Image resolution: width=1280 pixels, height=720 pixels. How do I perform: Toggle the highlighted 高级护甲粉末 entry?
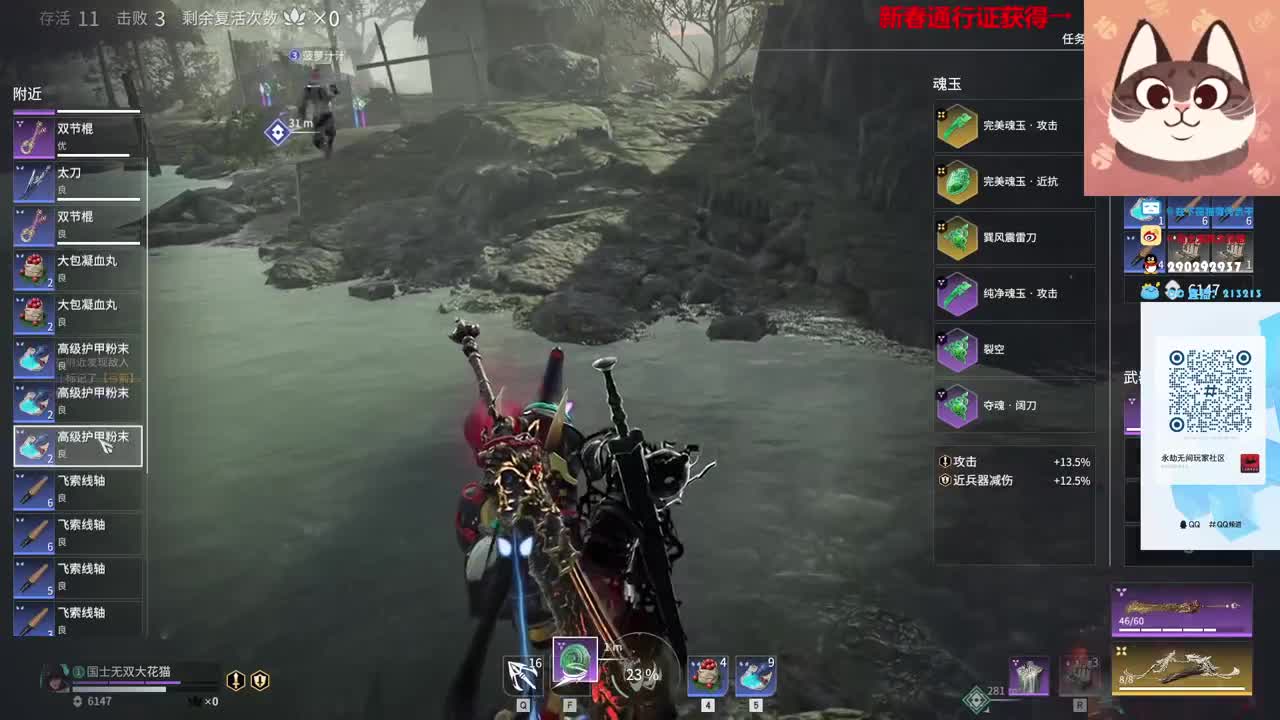pos(78,445)
